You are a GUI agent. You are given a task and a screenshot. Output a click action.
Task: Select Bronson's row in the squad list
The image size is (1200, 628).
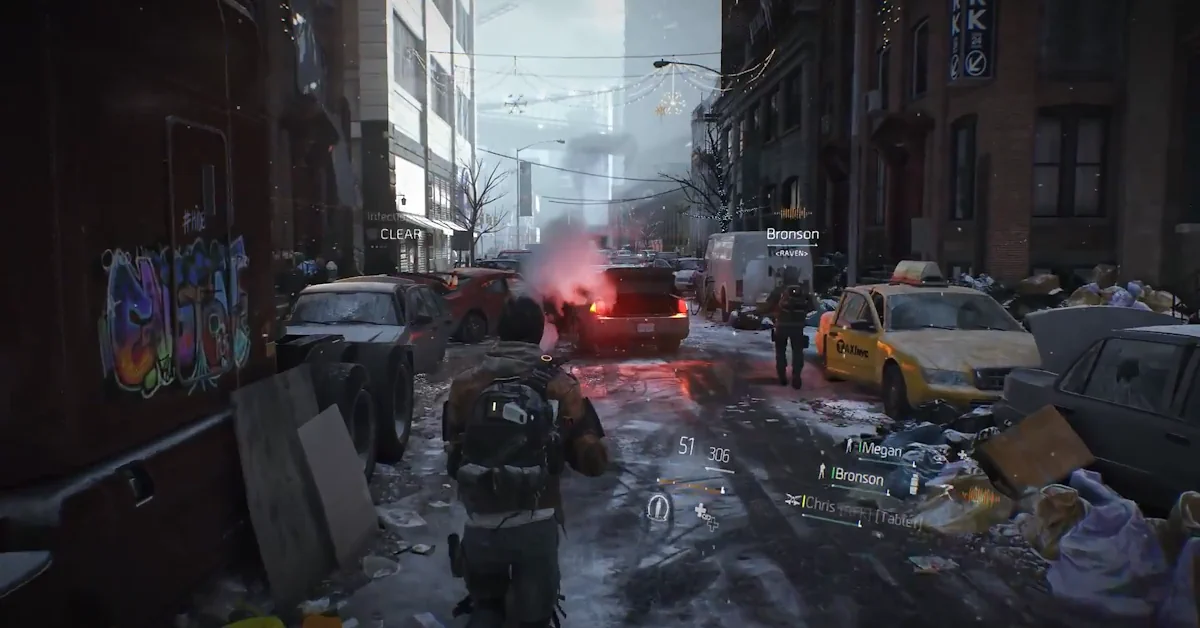[x=857, y=477]
